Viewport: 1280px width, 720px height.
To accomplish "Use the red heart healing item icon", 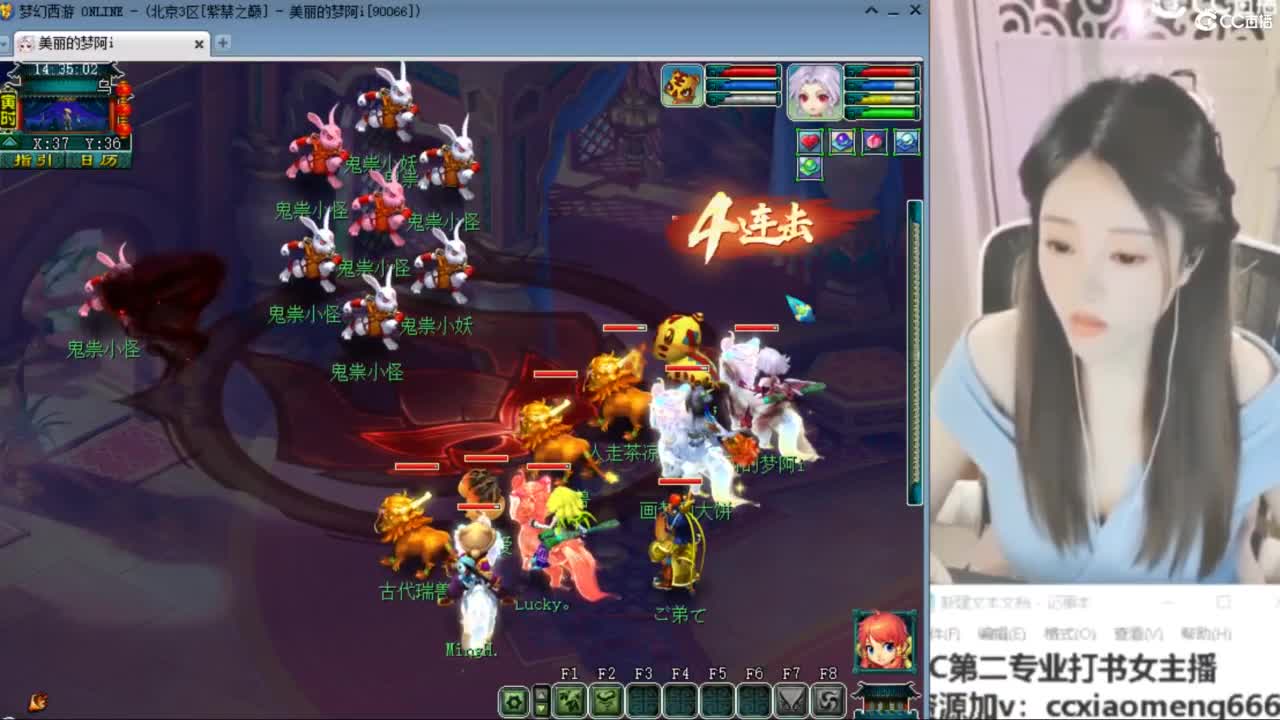I will [810, 140].
